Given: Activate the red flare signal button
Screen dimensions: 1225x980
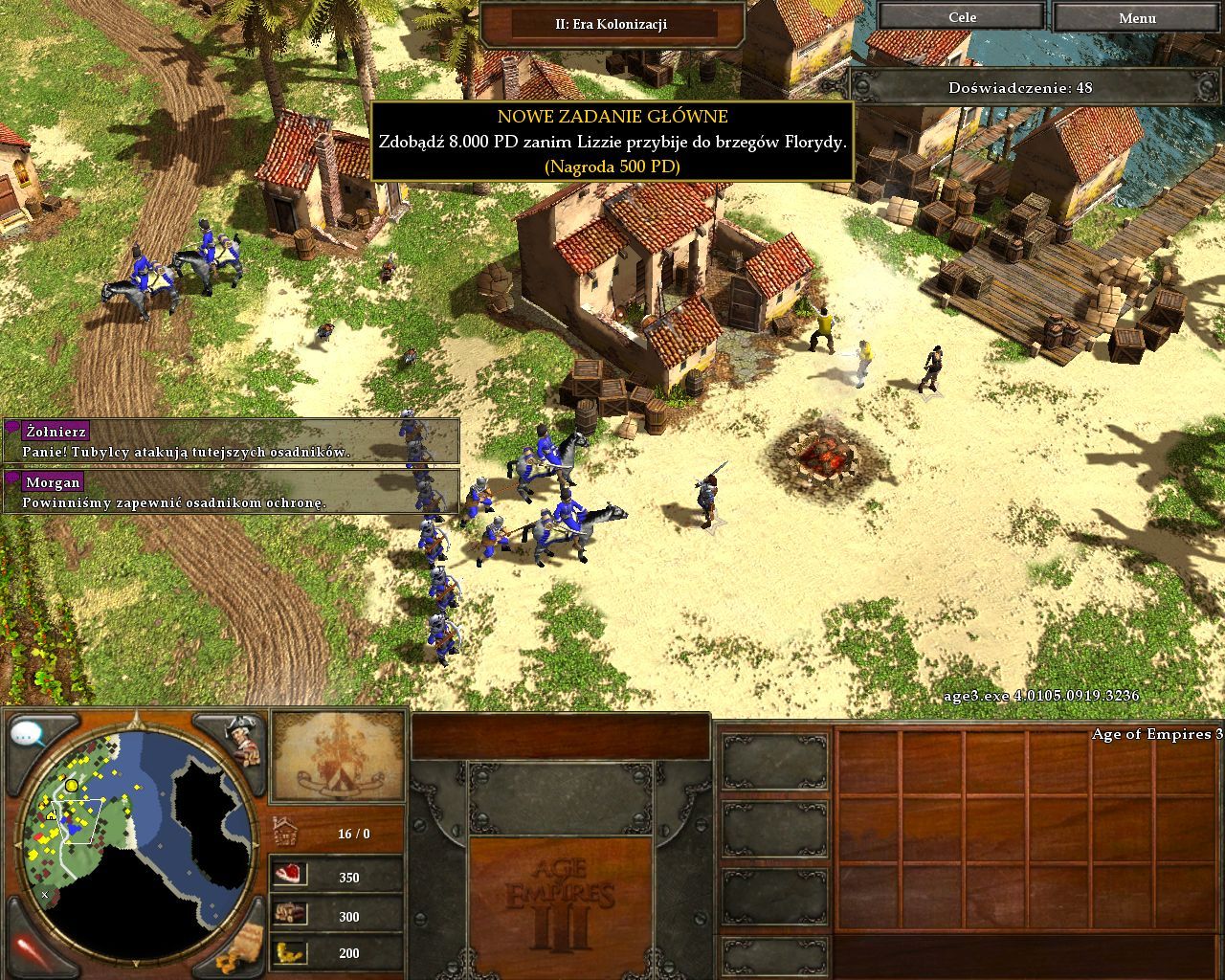Looking at the screenshot, I should (27, 949).
